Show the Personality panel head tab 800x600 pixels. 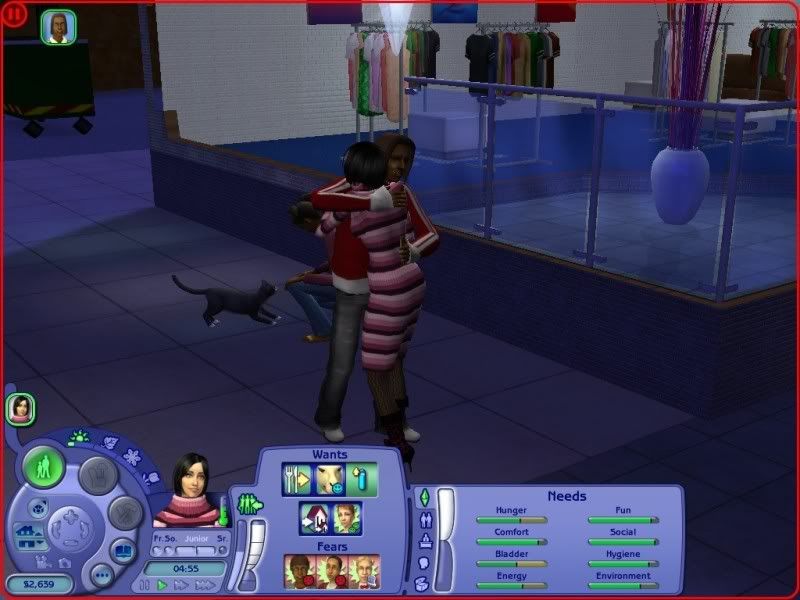coord(423,562)
